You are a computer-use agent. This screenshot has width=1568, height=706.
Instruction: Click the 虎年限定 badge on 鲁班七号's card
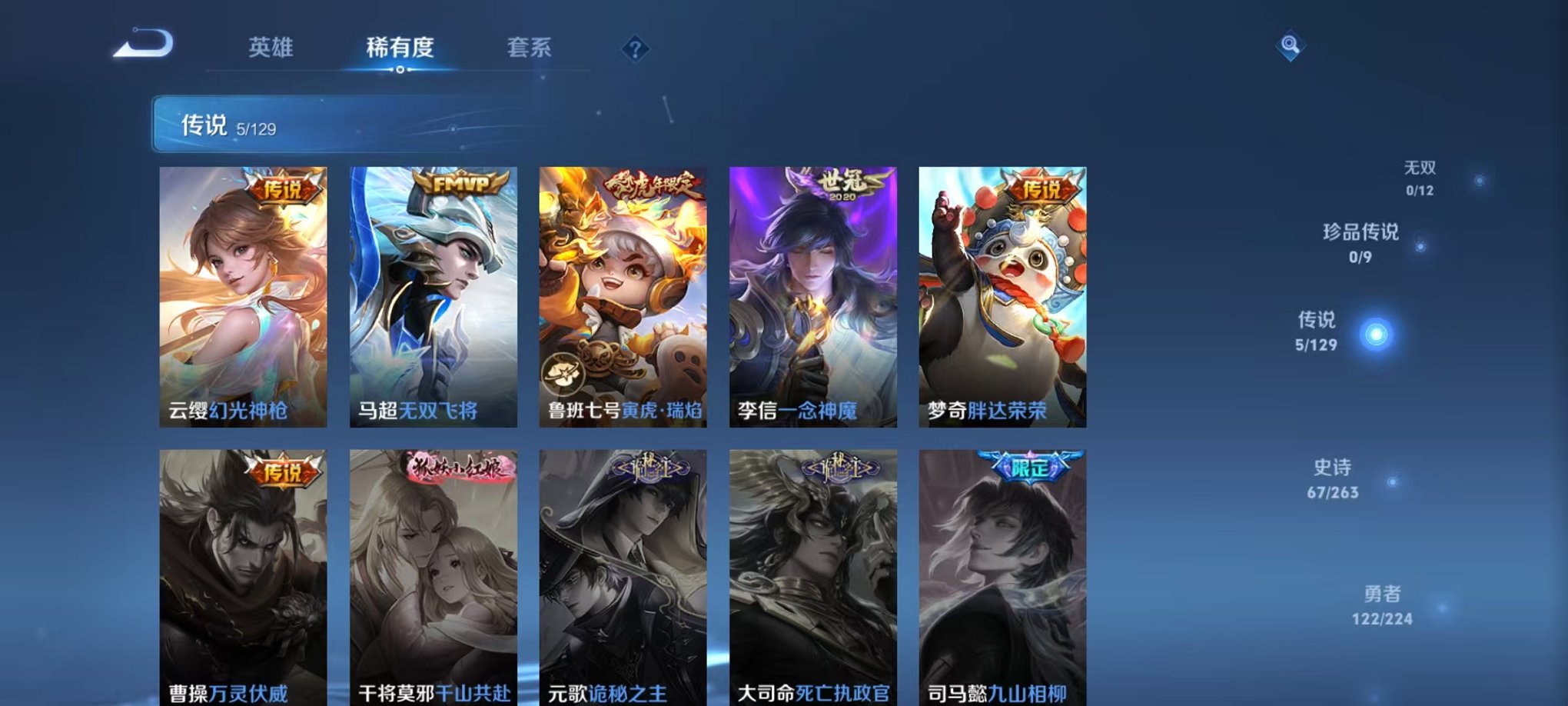[652, 185]
